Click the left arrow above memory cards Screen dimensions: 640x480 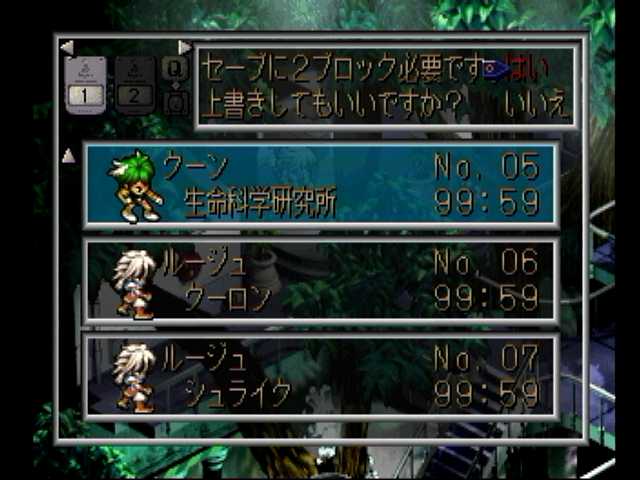66,47
